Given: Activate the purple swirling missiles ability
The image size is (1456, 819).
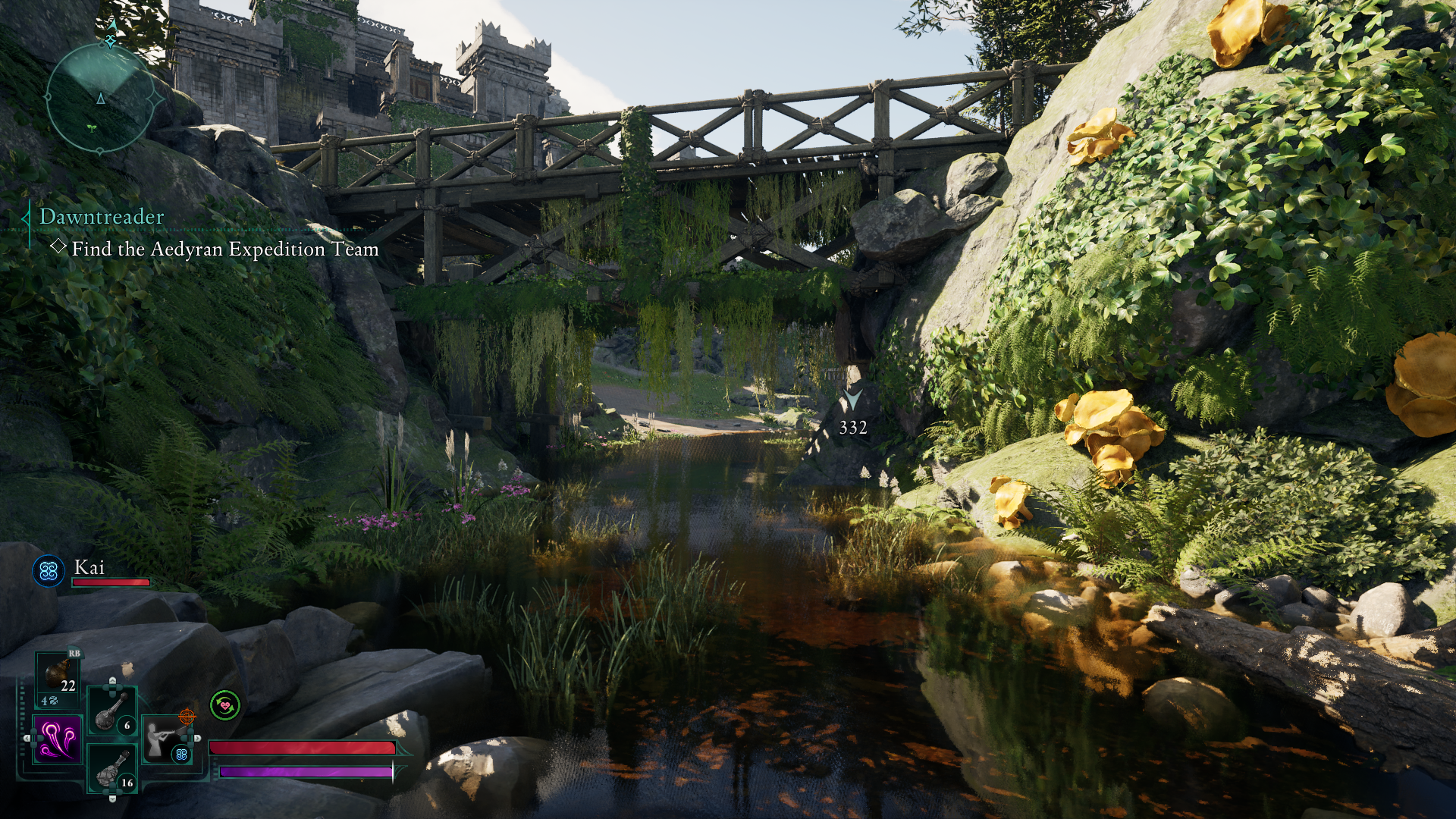Looking at the screenshot, I should 58,739.
